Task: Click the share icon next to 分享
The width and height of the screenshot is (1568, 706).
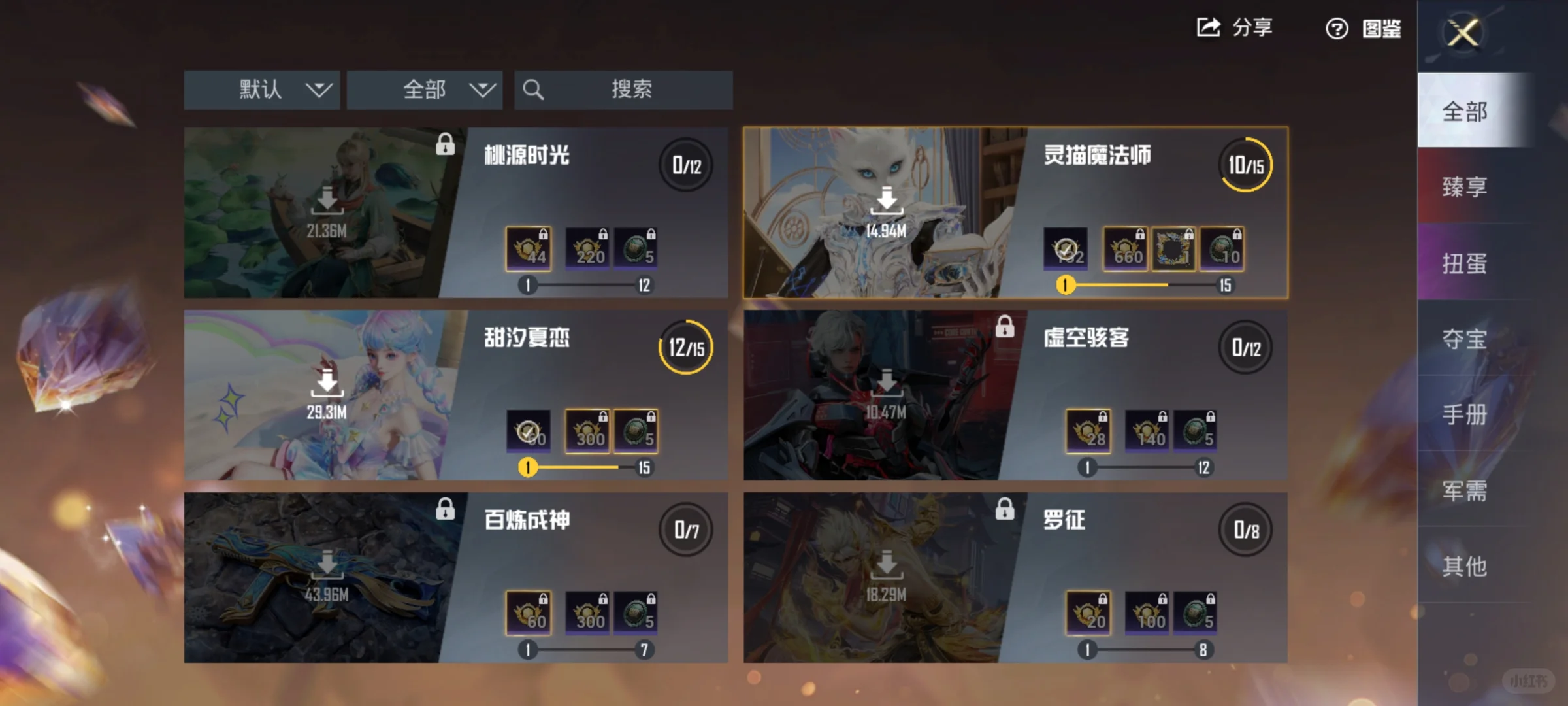Action: point(1207,27)
